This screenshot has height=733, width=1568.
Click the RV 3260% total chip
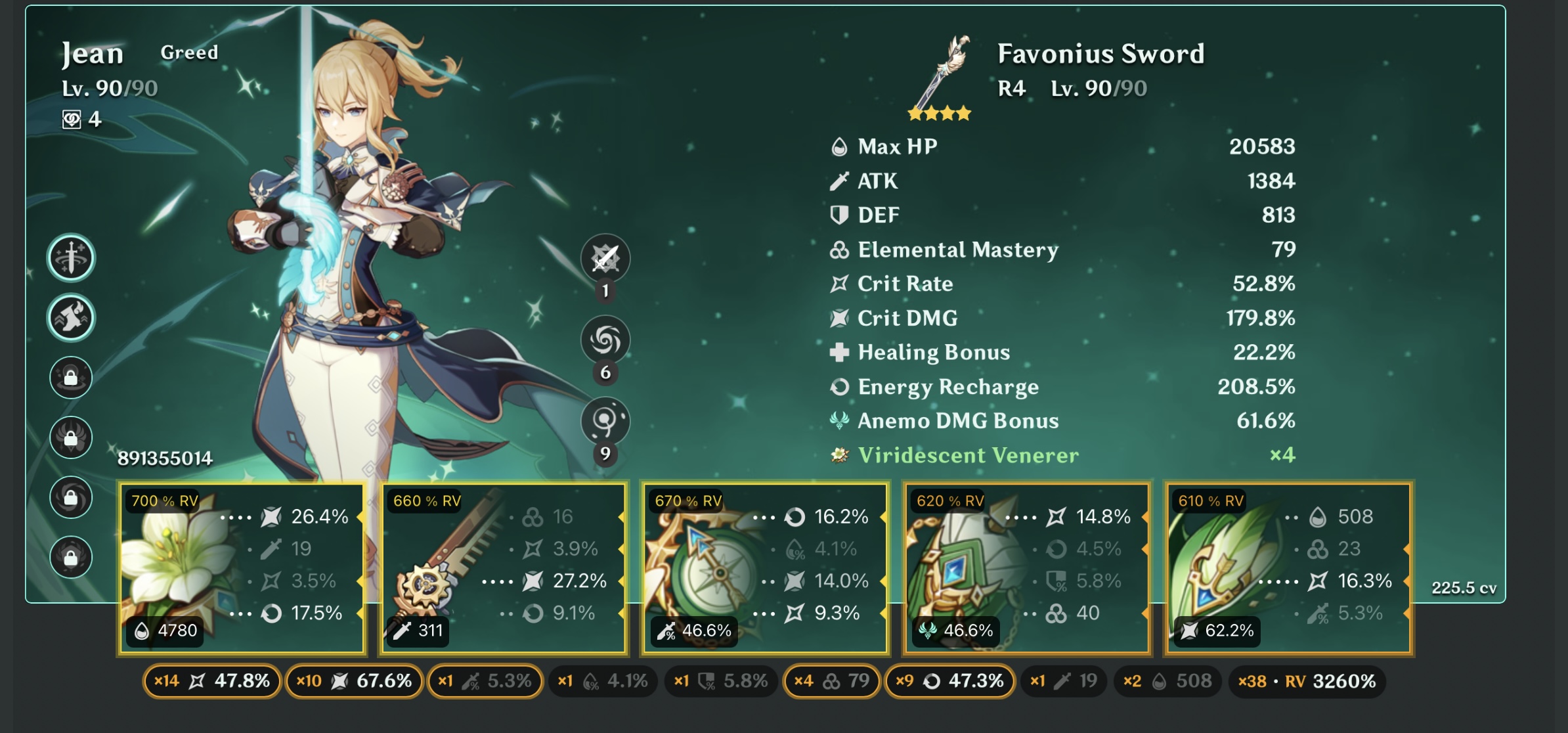(1307, 681)
